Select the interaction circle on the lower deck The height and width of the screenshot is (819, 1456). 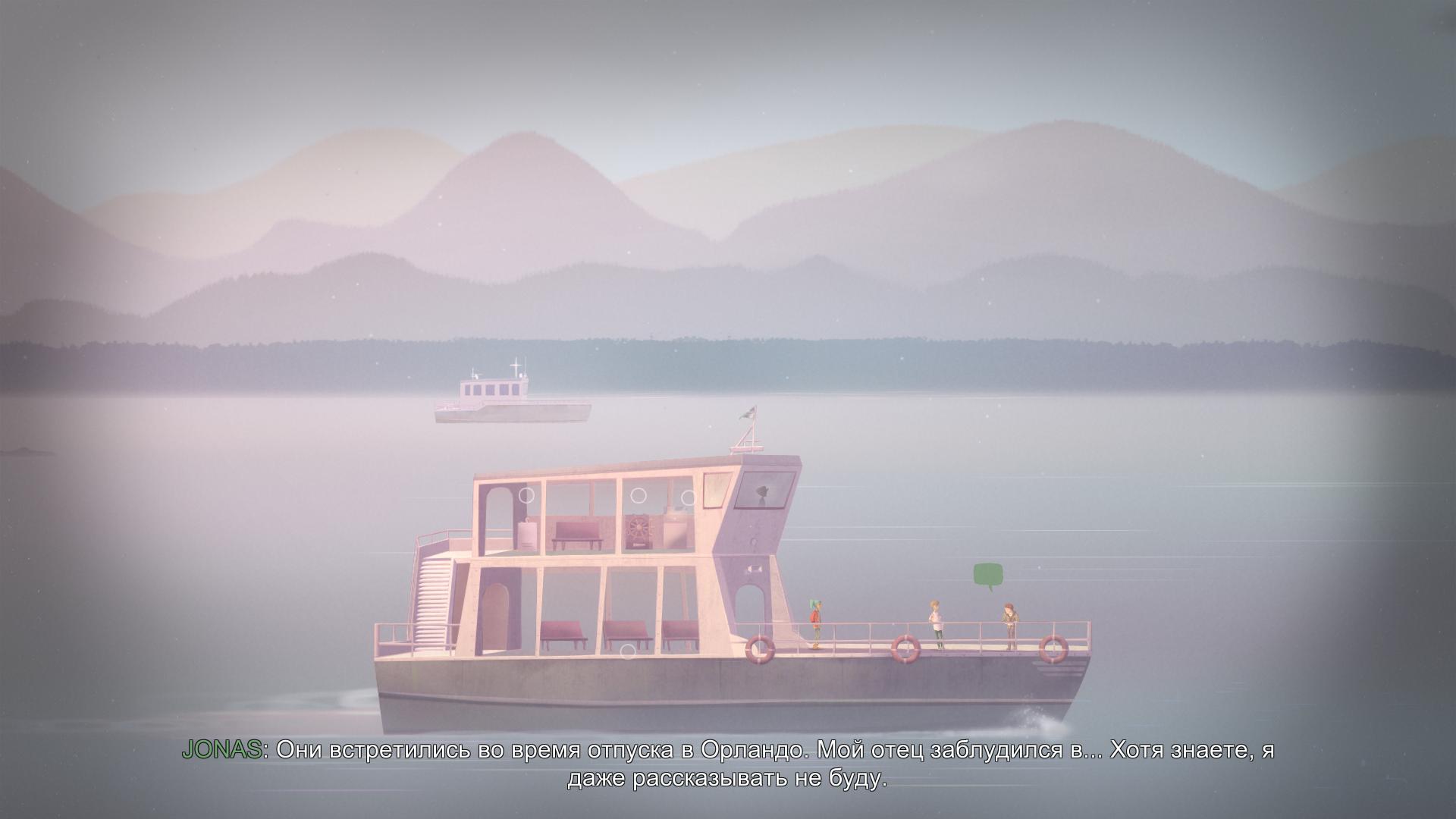pyautogui.click(x=627, y=651)
